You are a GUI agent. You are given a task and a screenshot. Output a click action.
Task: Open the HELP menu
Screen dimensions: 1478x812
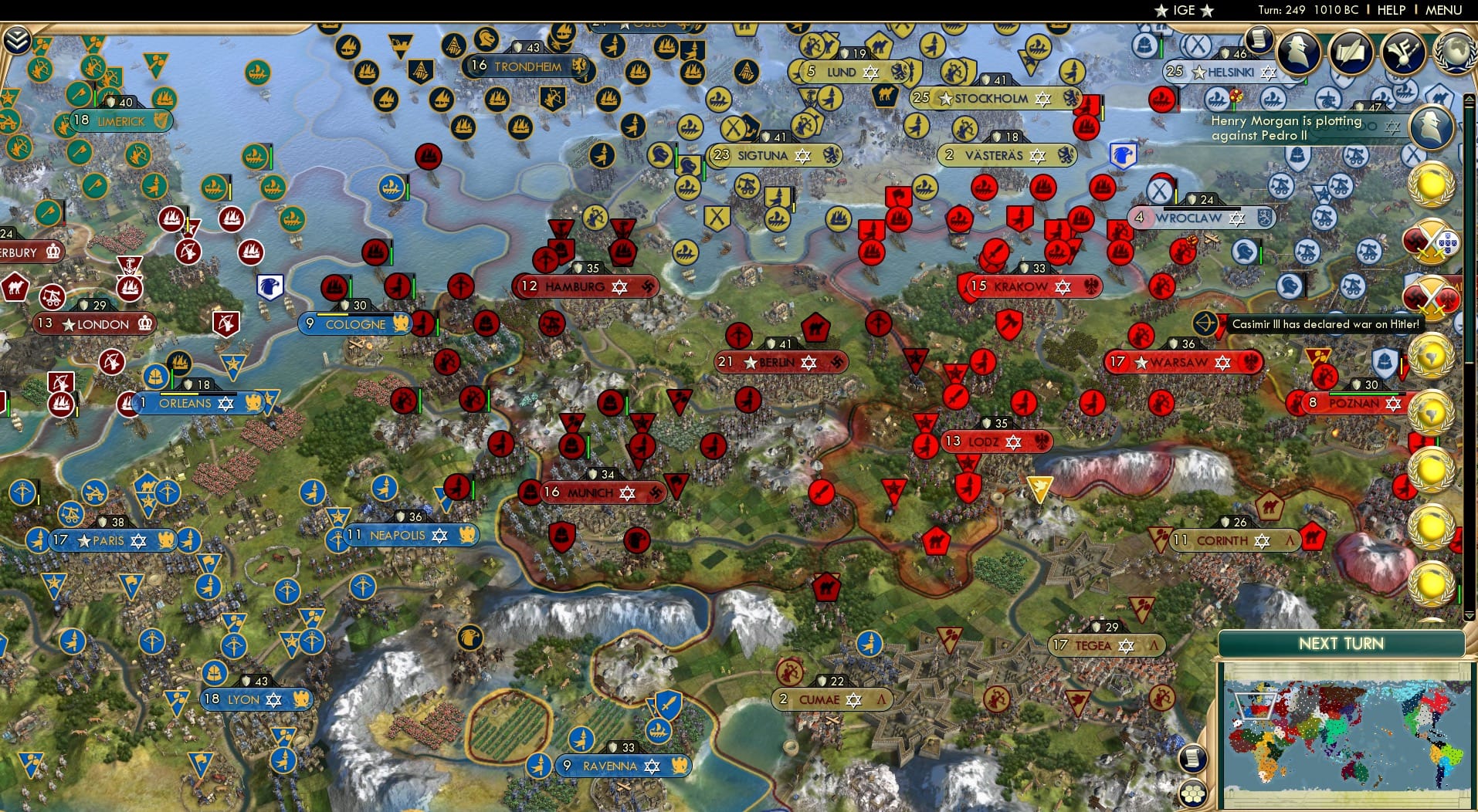coord(1391,10)
